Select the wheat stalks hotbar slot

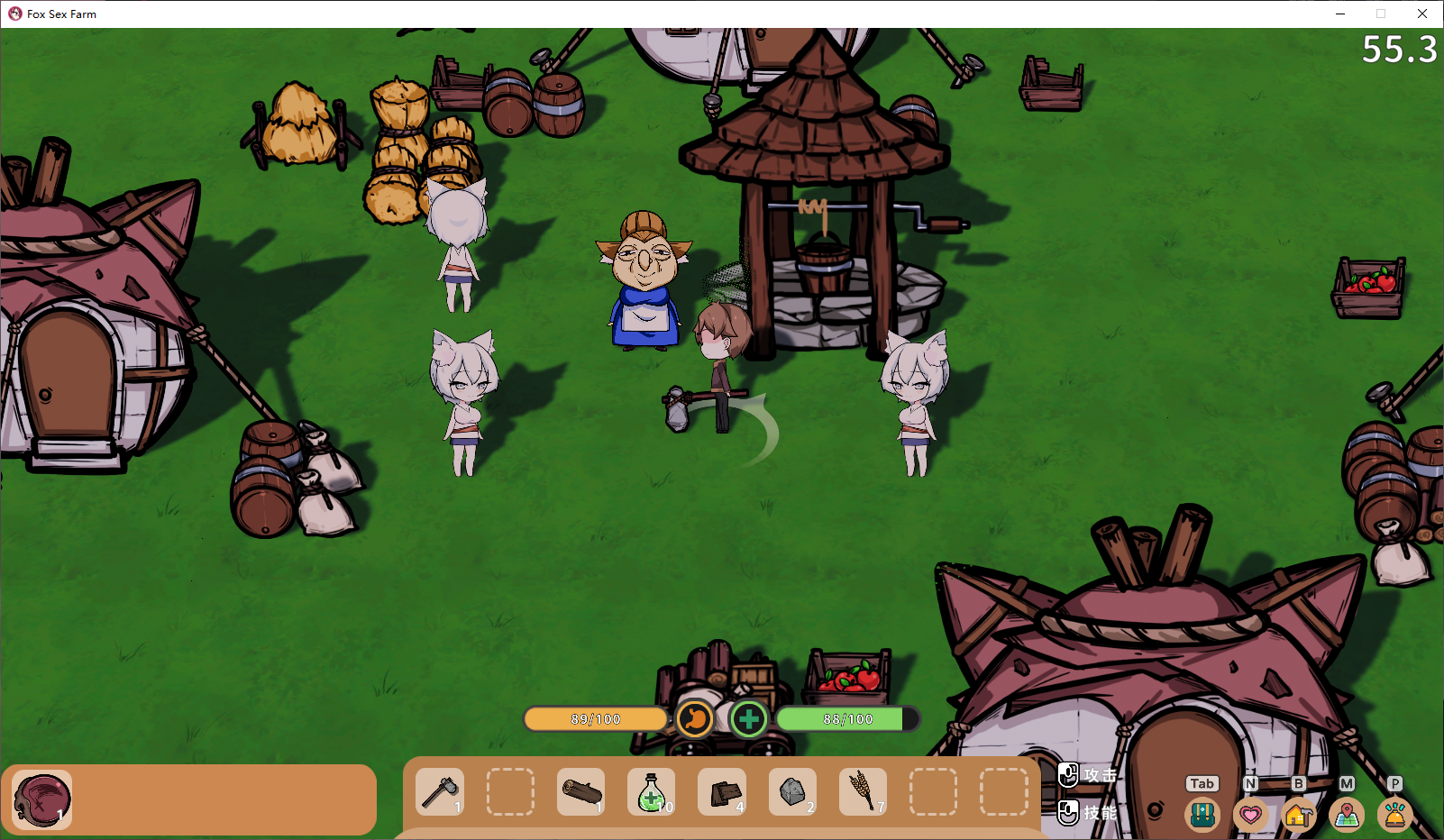(863, 792)
